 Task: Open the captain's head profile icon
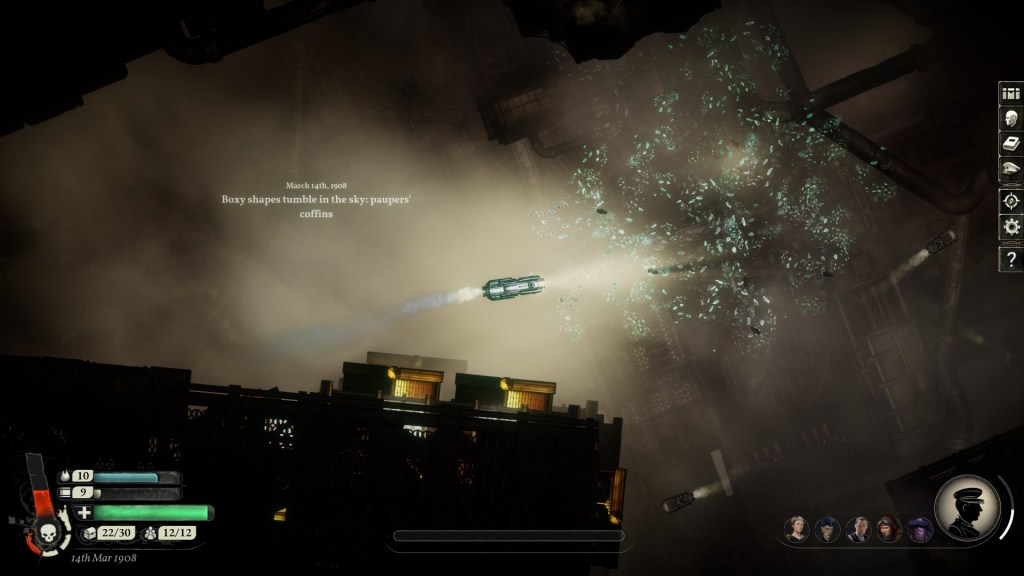point(1010,119)
